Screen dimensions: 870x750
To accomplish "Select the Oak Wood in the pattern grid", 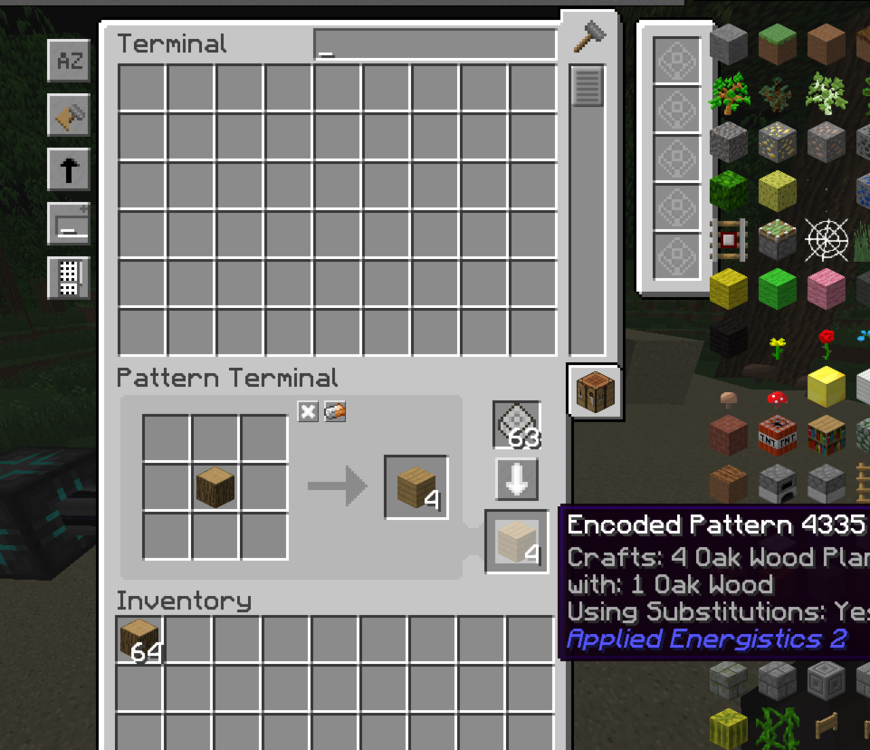I will pos(215,487).
